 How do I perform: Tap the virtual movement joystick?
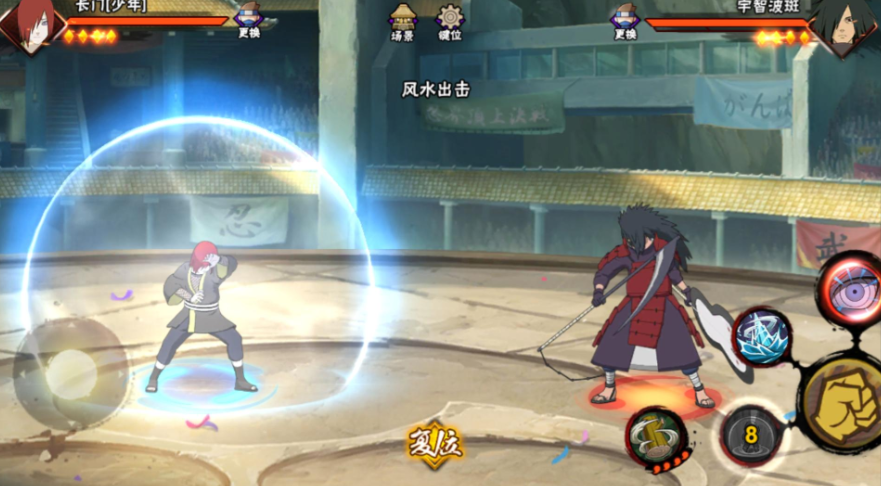click(70, 373)
